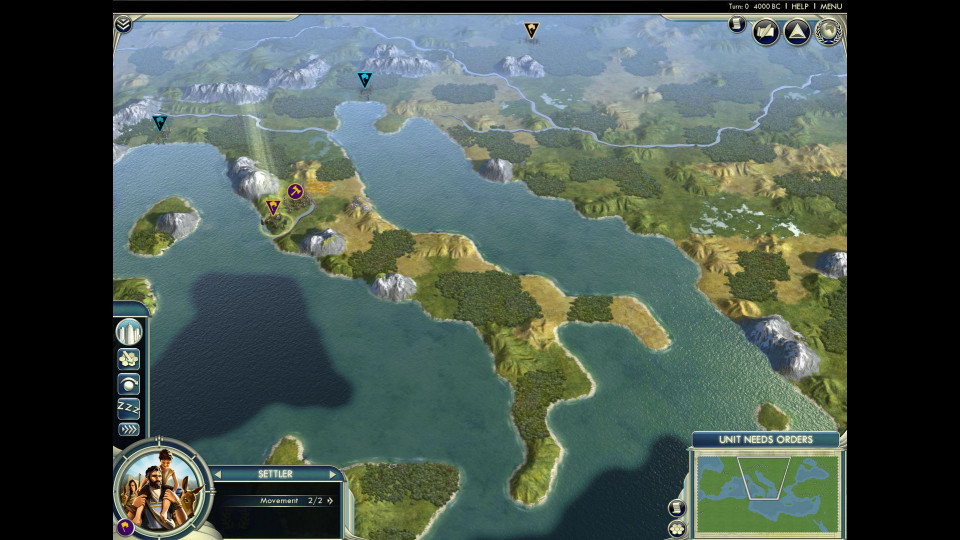Viewport: 960px width, 540px height.
Task: Open the scroll icon beside the minimap
Action: 677,507
